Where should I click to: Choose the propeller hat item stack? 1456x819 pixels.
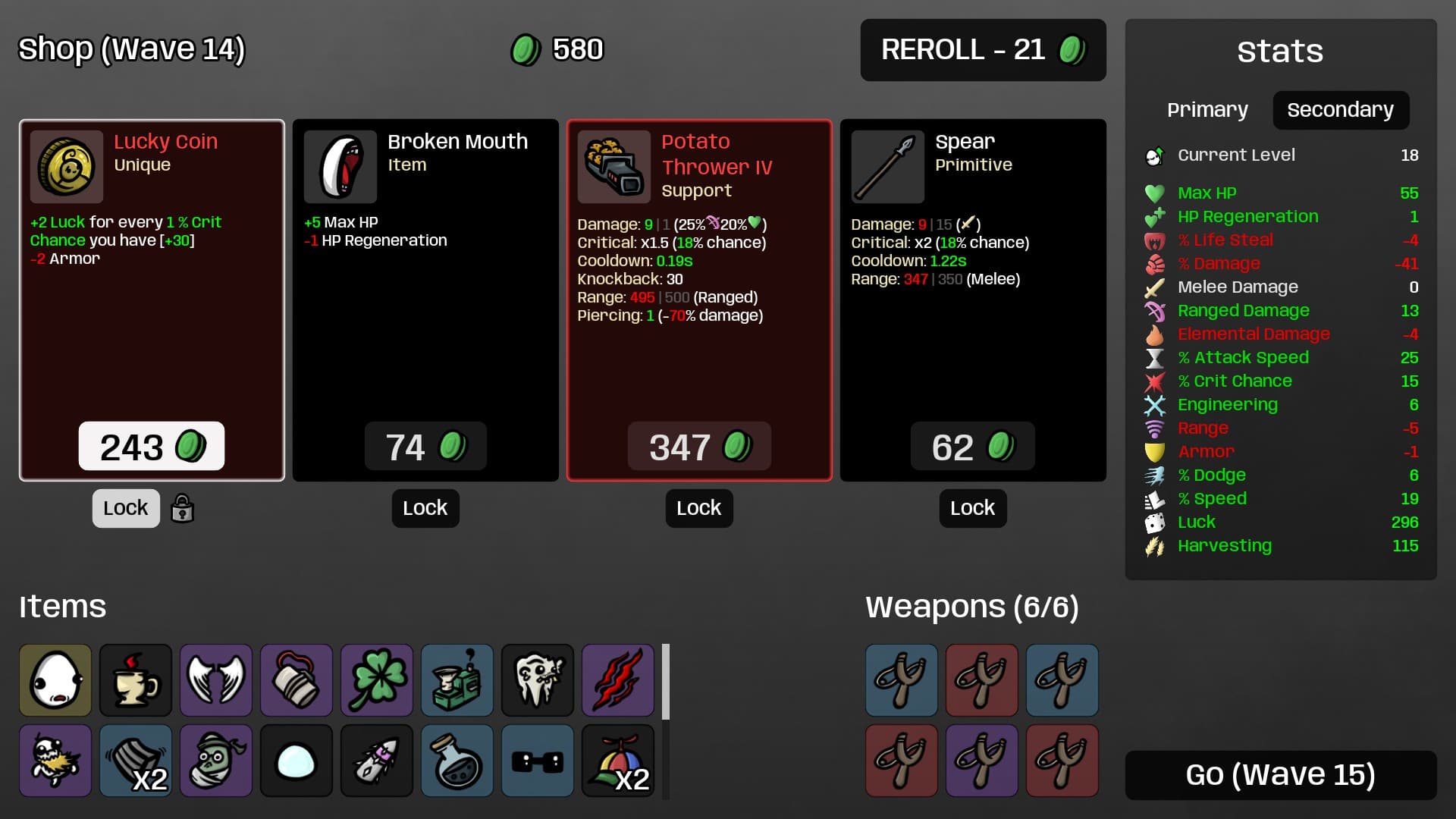tap(618, 761)
